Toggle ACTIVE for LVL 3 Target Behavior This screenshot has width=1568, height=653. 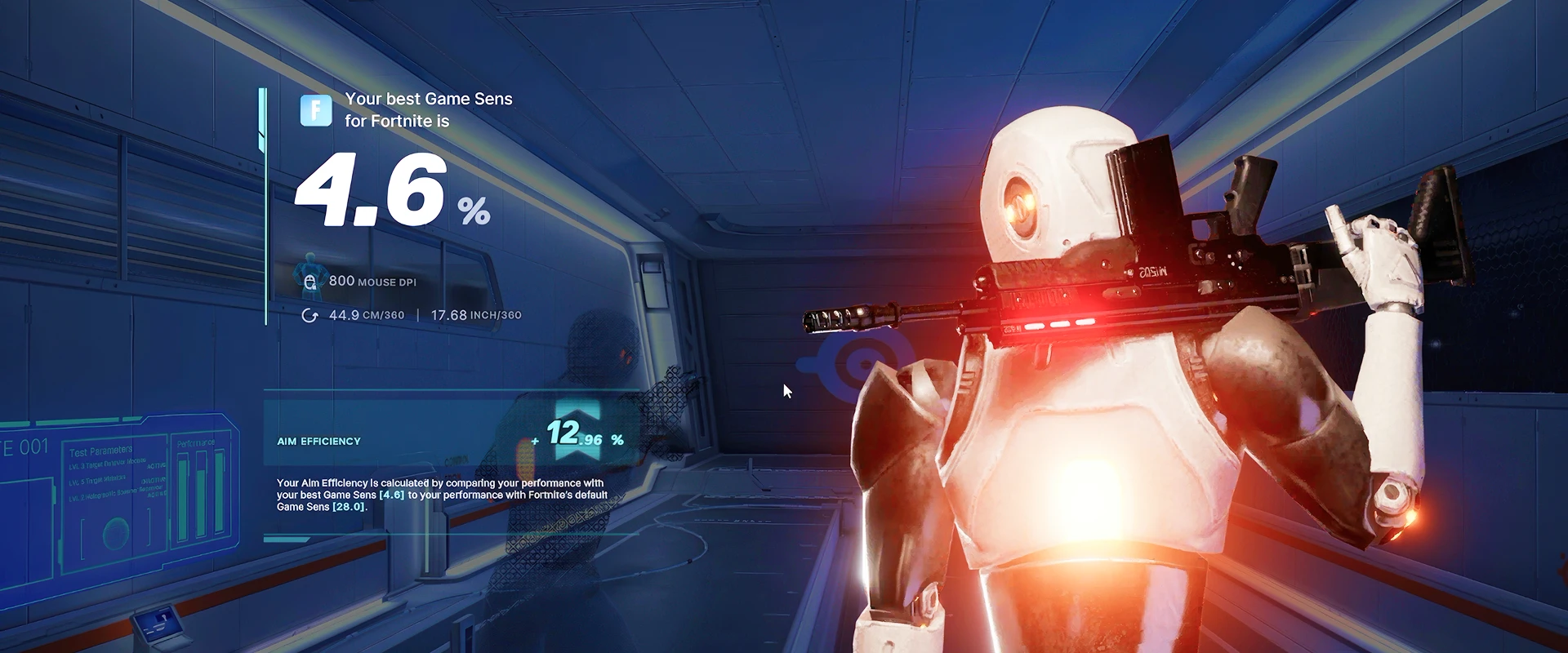tap(157, 466)
